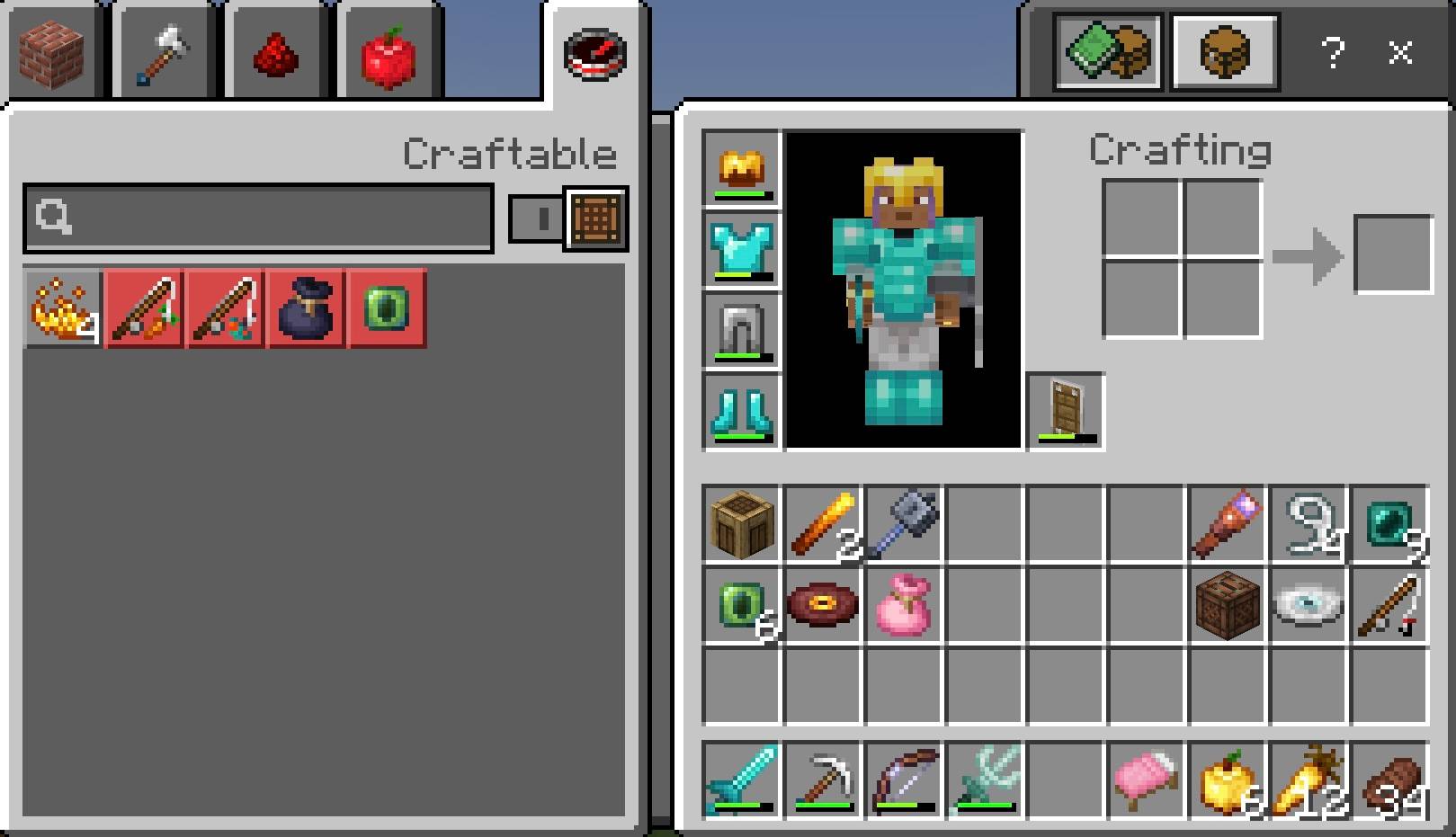
Task: Select the diamond sword in the hotbar
Action: [742, 778]
